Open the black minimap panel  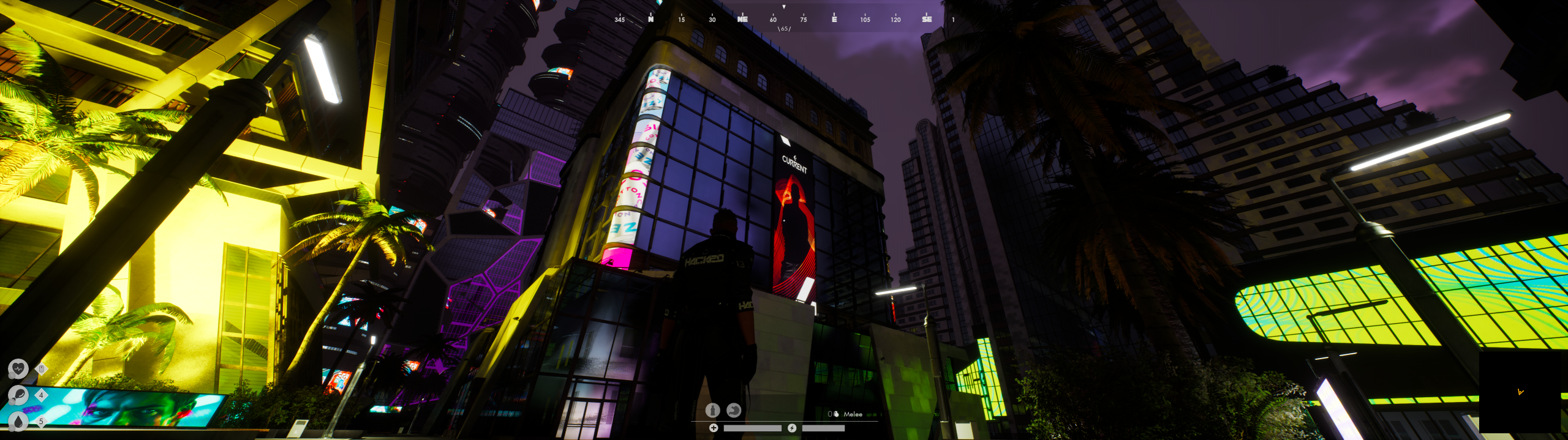pos(1520,392)
